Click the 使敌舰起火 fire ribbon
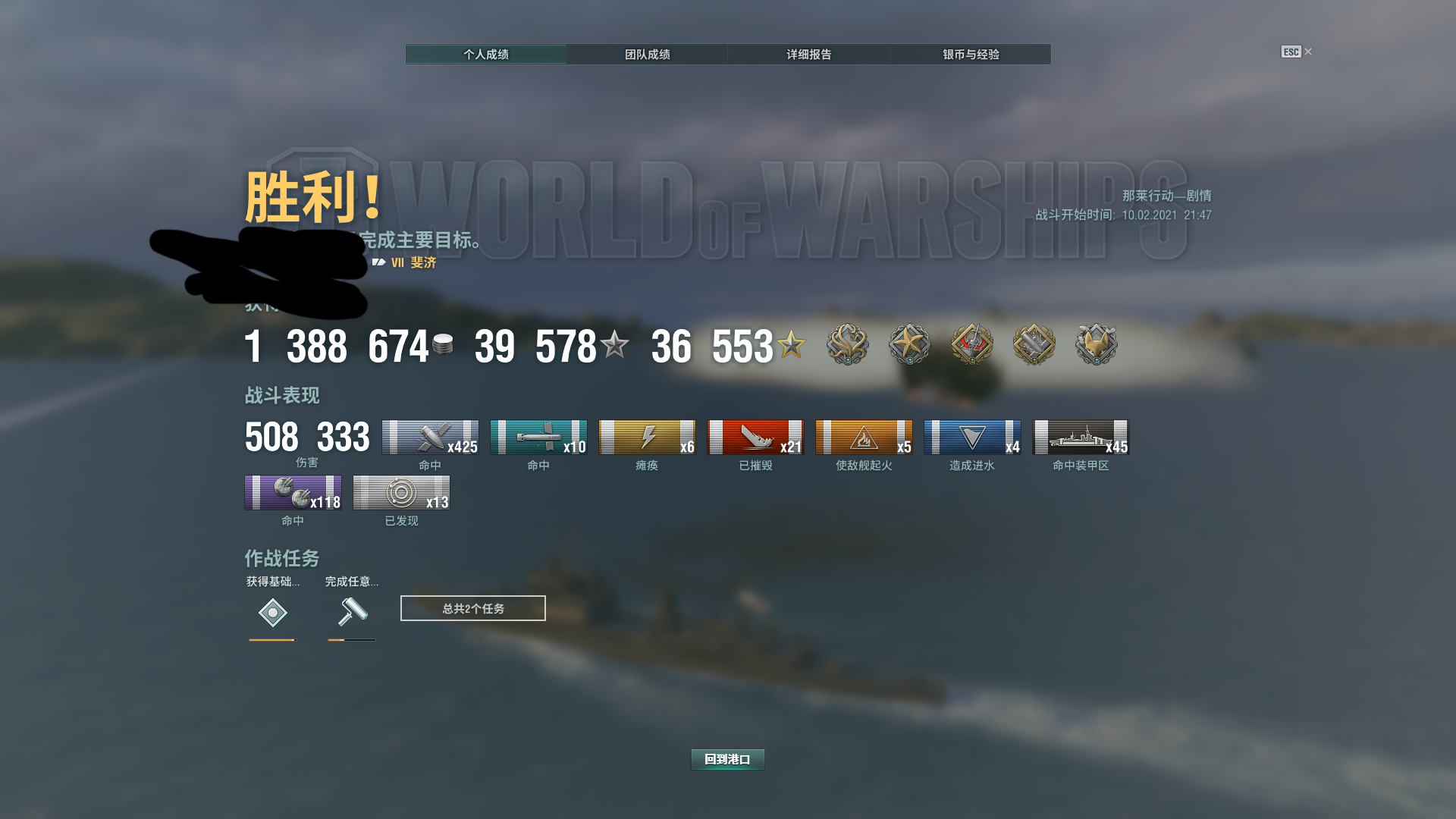The width and height of the screenshot is (1456, 819). pos(864,438)
